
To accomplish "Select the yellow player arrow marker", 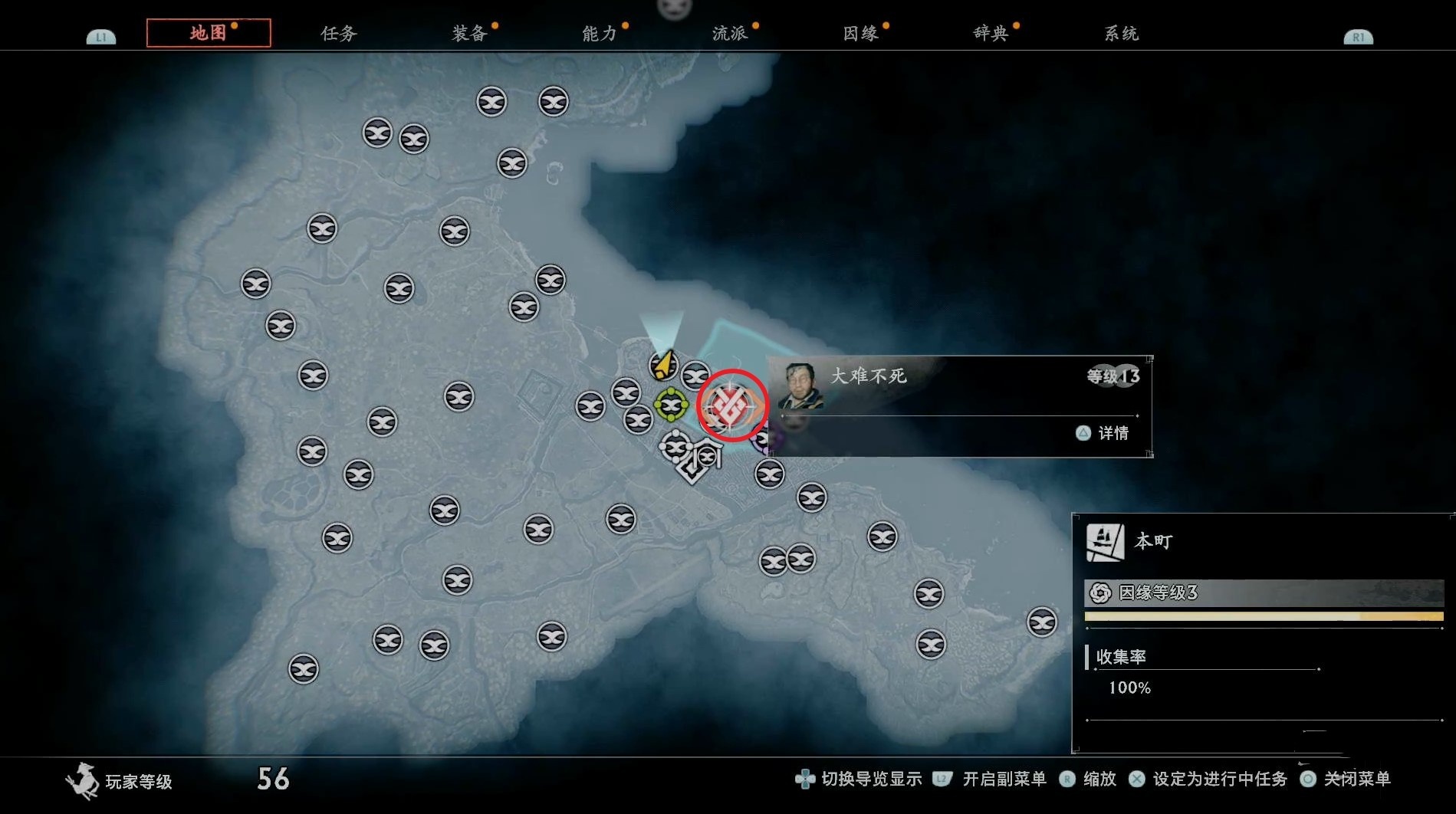I will [663, 365].
